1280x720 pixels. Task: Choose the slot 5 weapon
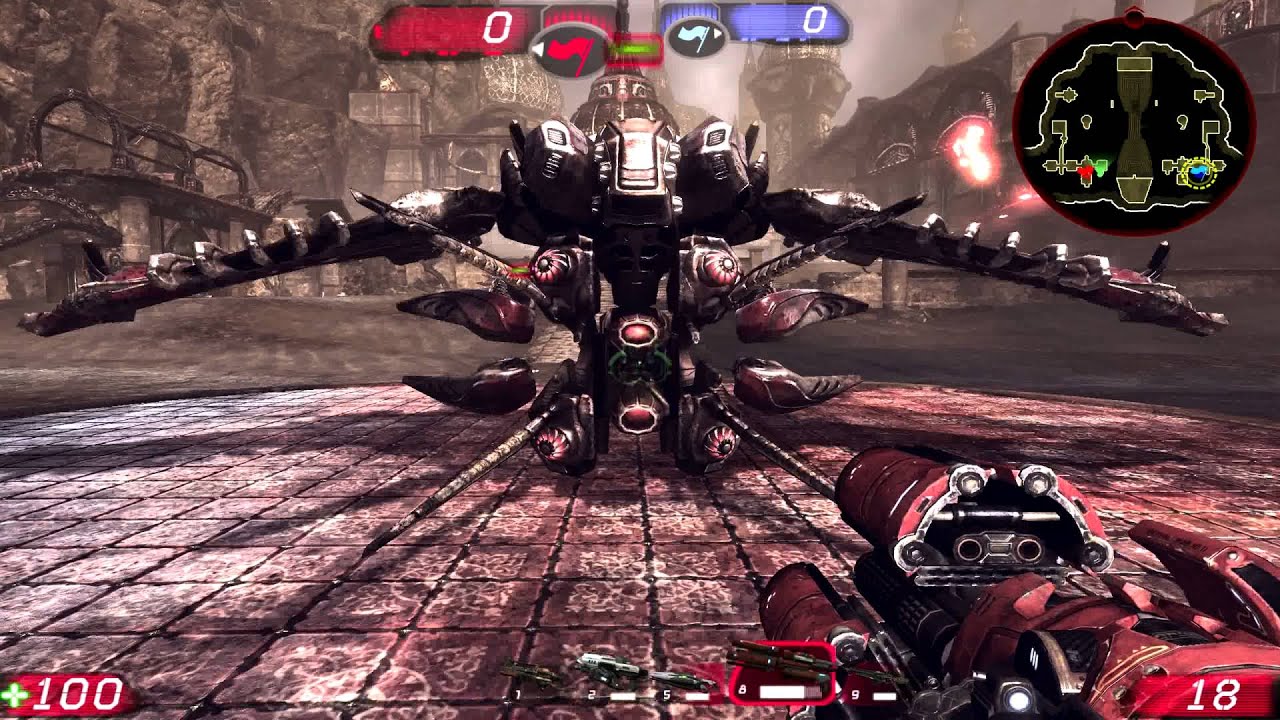pyautogui.click(x=684, y=682)
